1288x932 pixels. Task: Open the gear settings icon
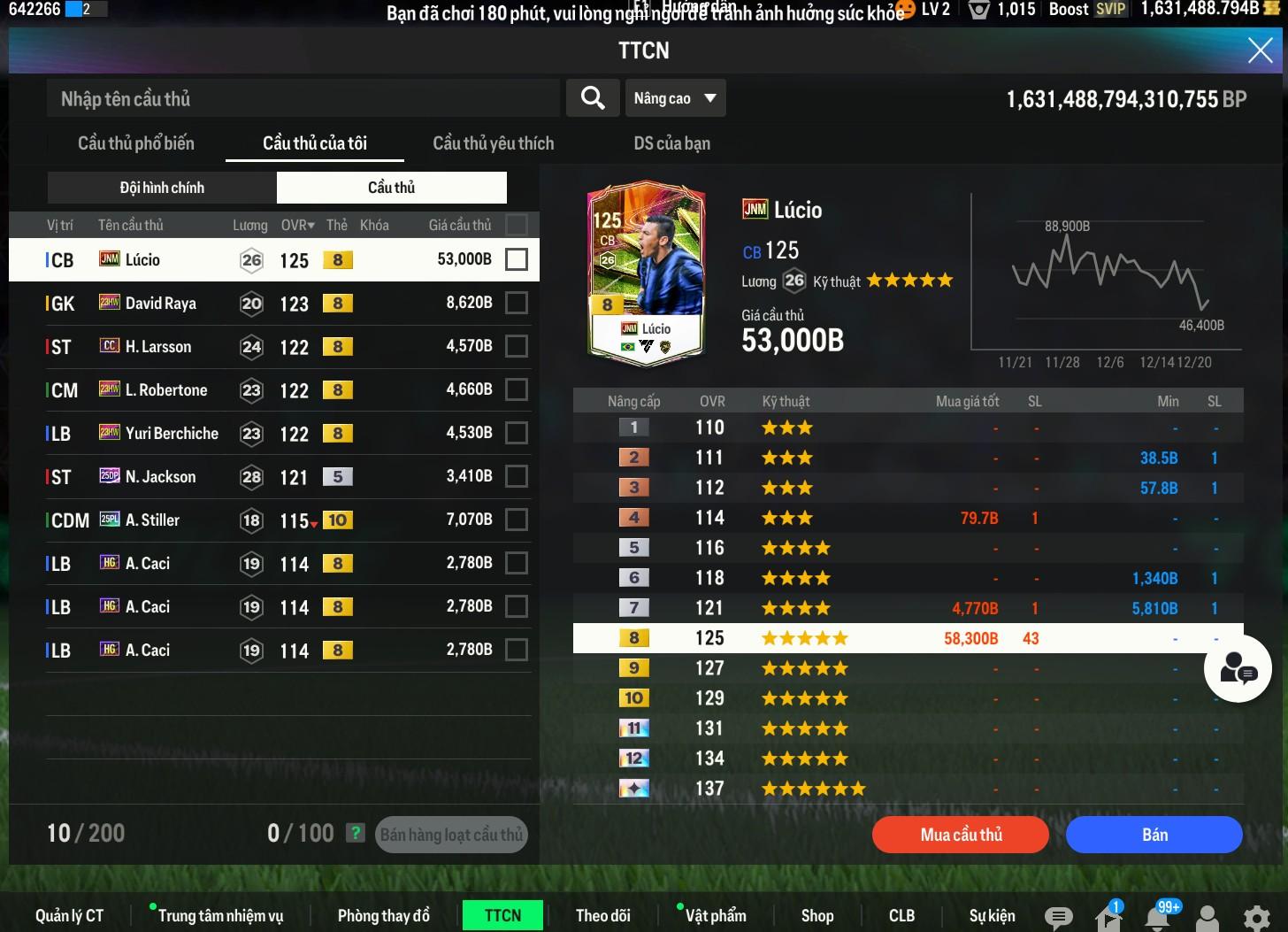(1256, 917)
